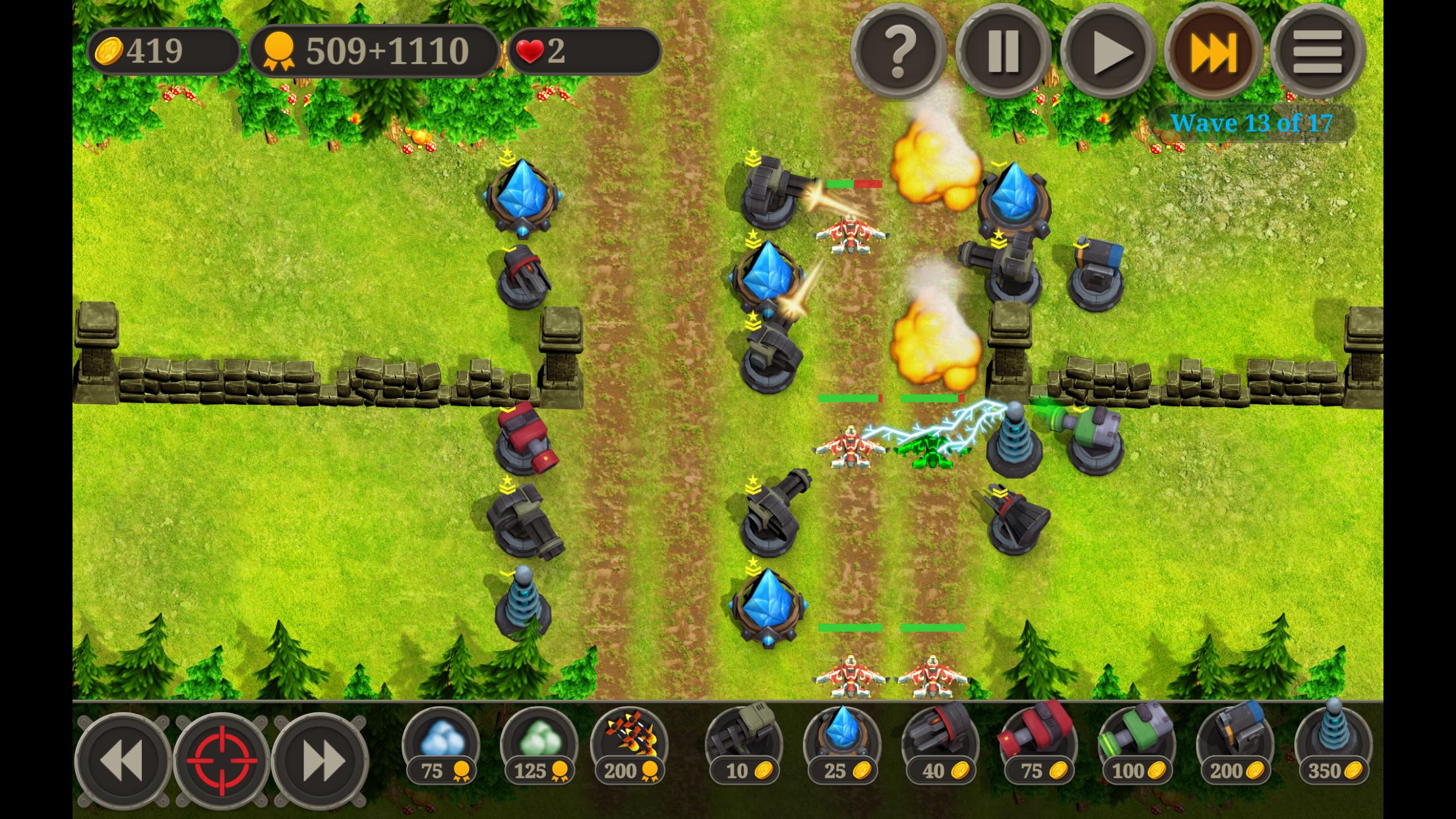The height and width of the screenshot is (819, 1456).
Task: Select the poison cloud ability costing 125 medals
Action: (536, 744)
